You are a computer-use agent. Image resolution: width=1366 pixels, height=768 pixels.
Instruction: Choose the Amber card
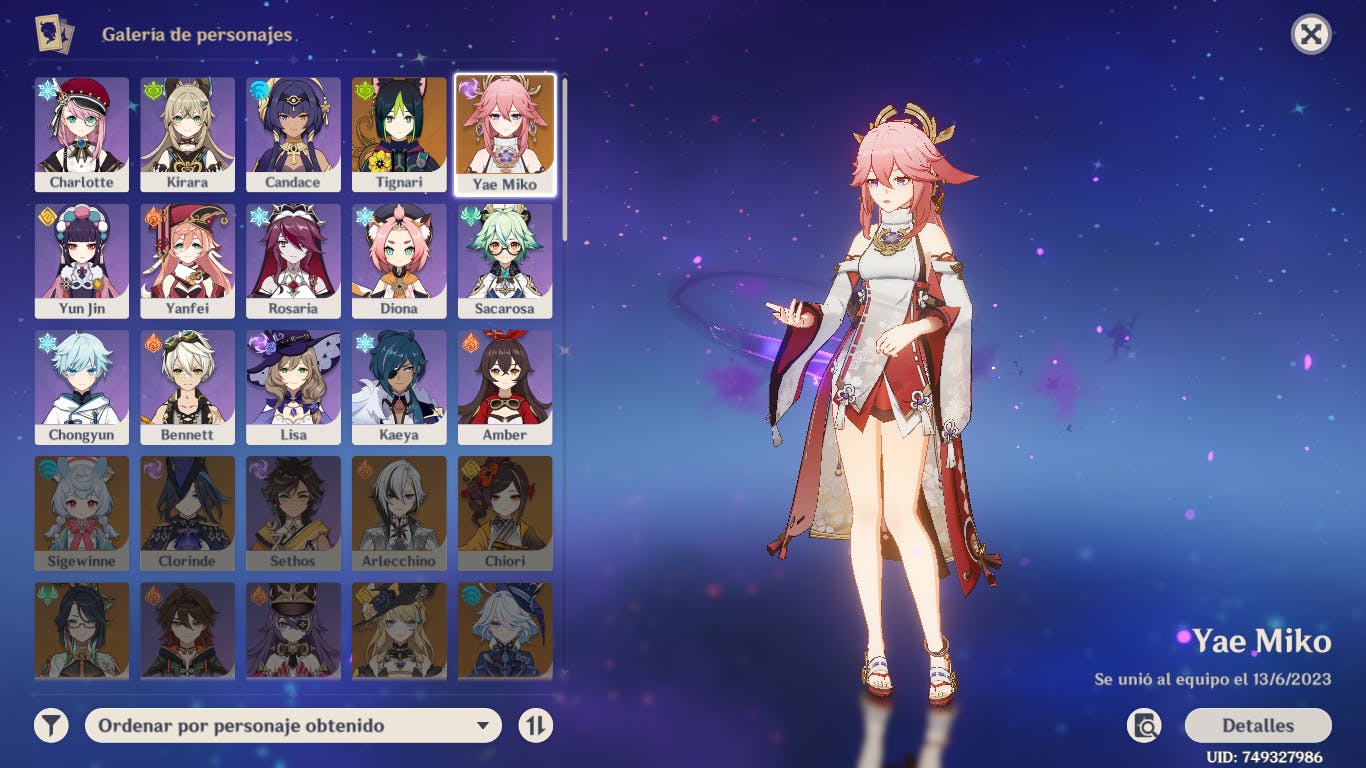pos(505,387)
